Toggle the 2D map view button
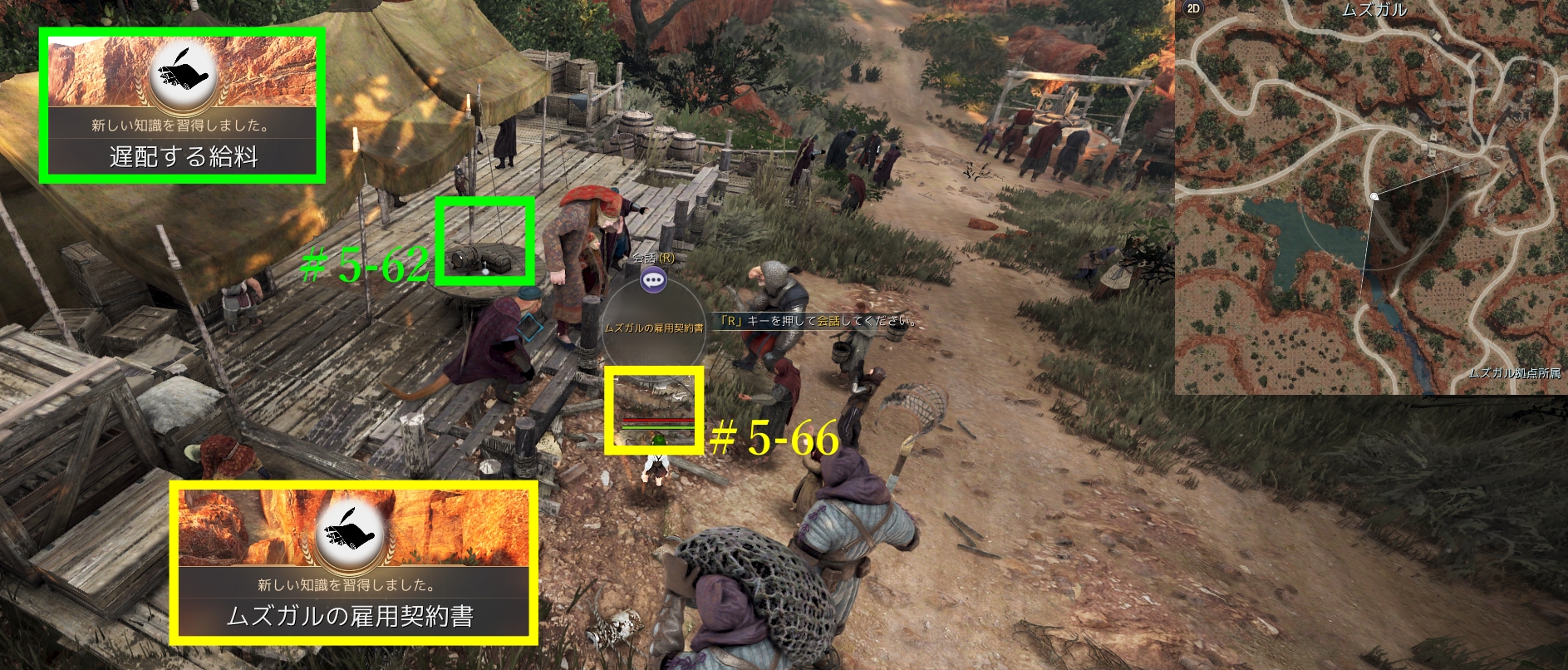This screenshot has width=1568, height=670. (1193, 9)
